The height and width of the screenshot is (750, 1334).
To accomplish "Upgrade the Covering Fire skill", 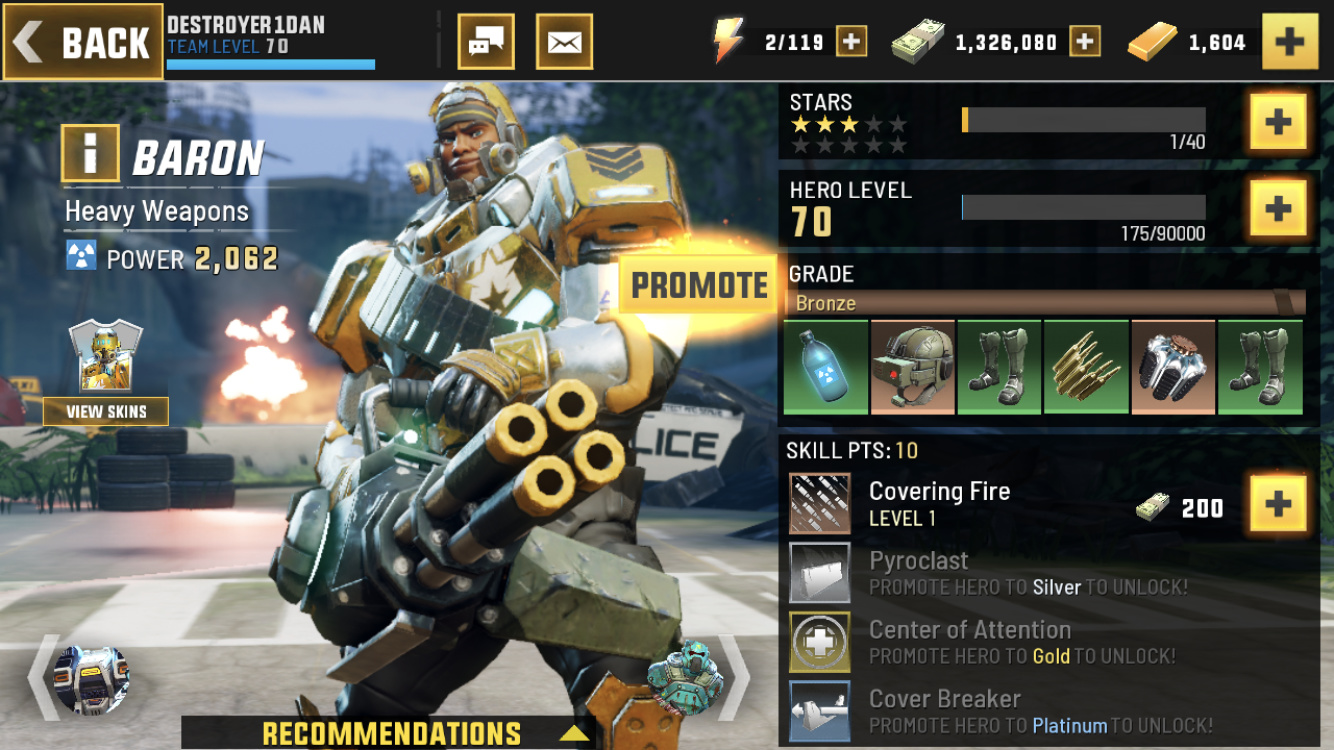I will point(1278,504).
